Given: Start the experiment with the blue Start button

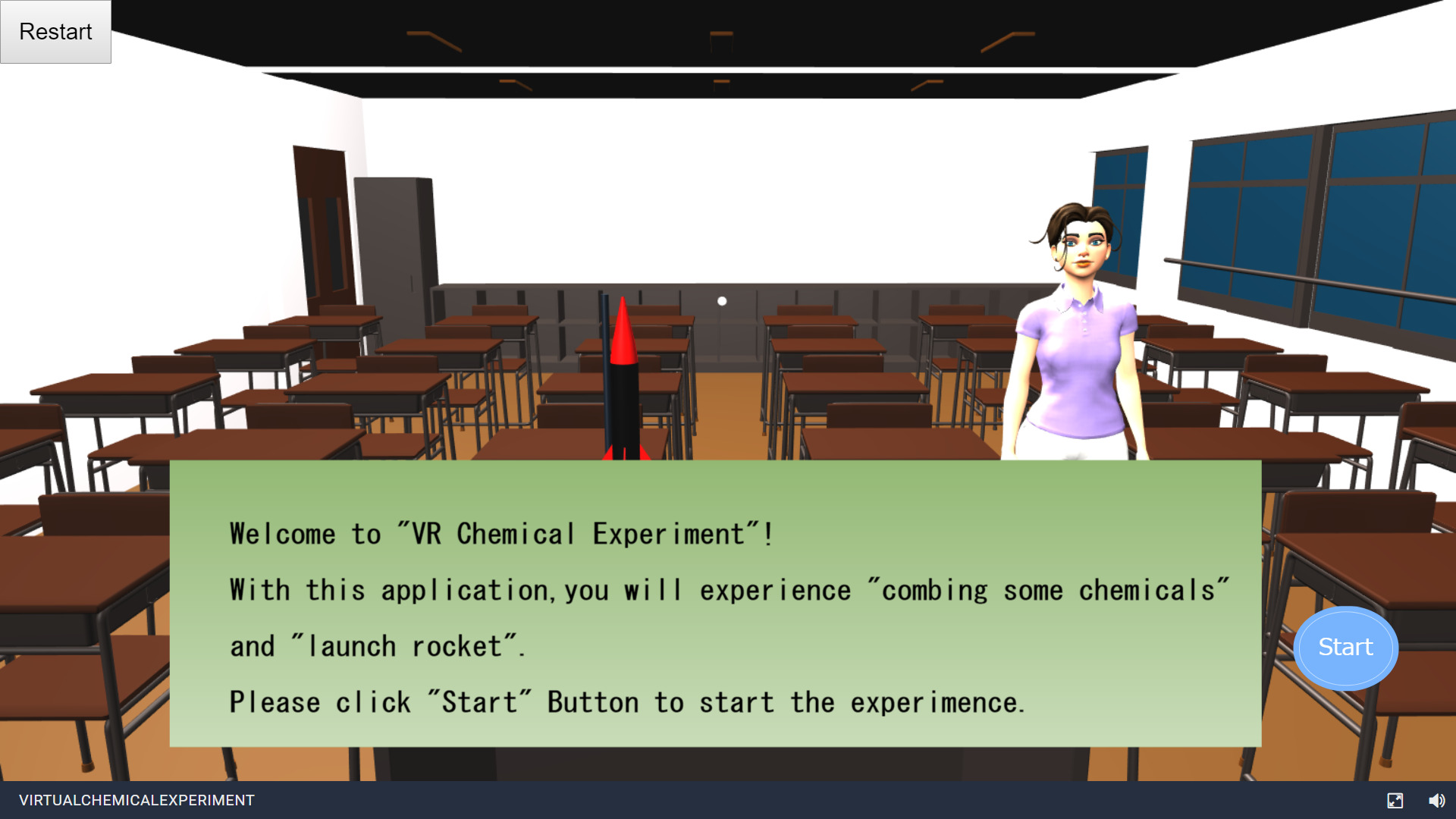Looking at the screenshot, I should 1345,648.
